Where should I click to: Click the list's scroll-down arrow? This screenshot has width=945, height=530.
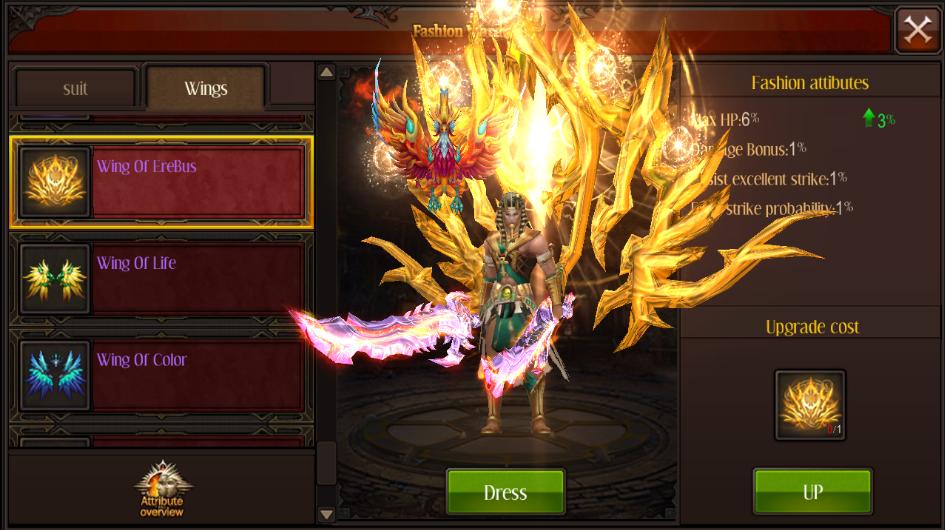pyautogui.click(x=326, y=514)
